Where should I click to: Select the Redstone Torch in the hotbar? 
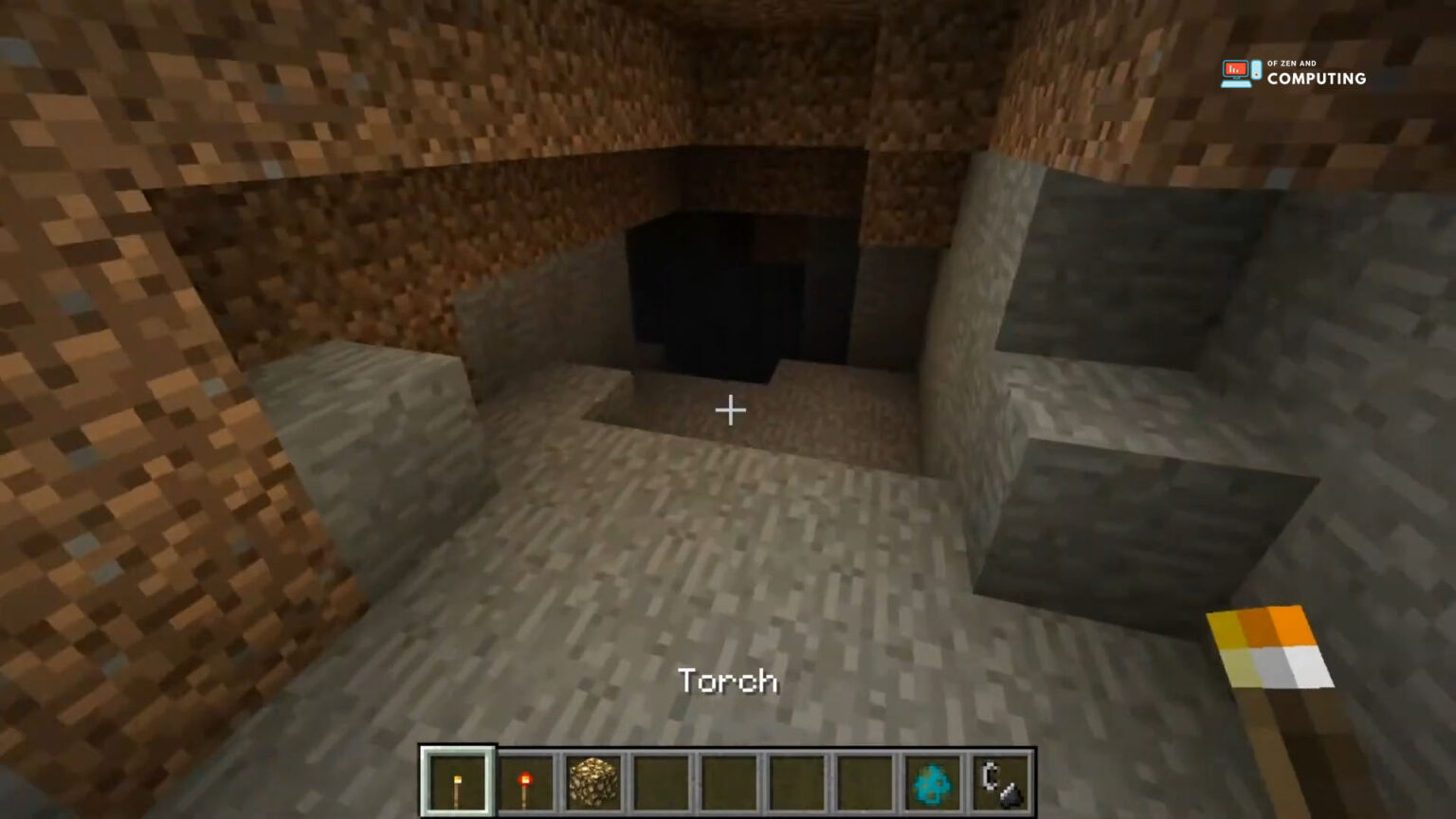click(525, 780)
